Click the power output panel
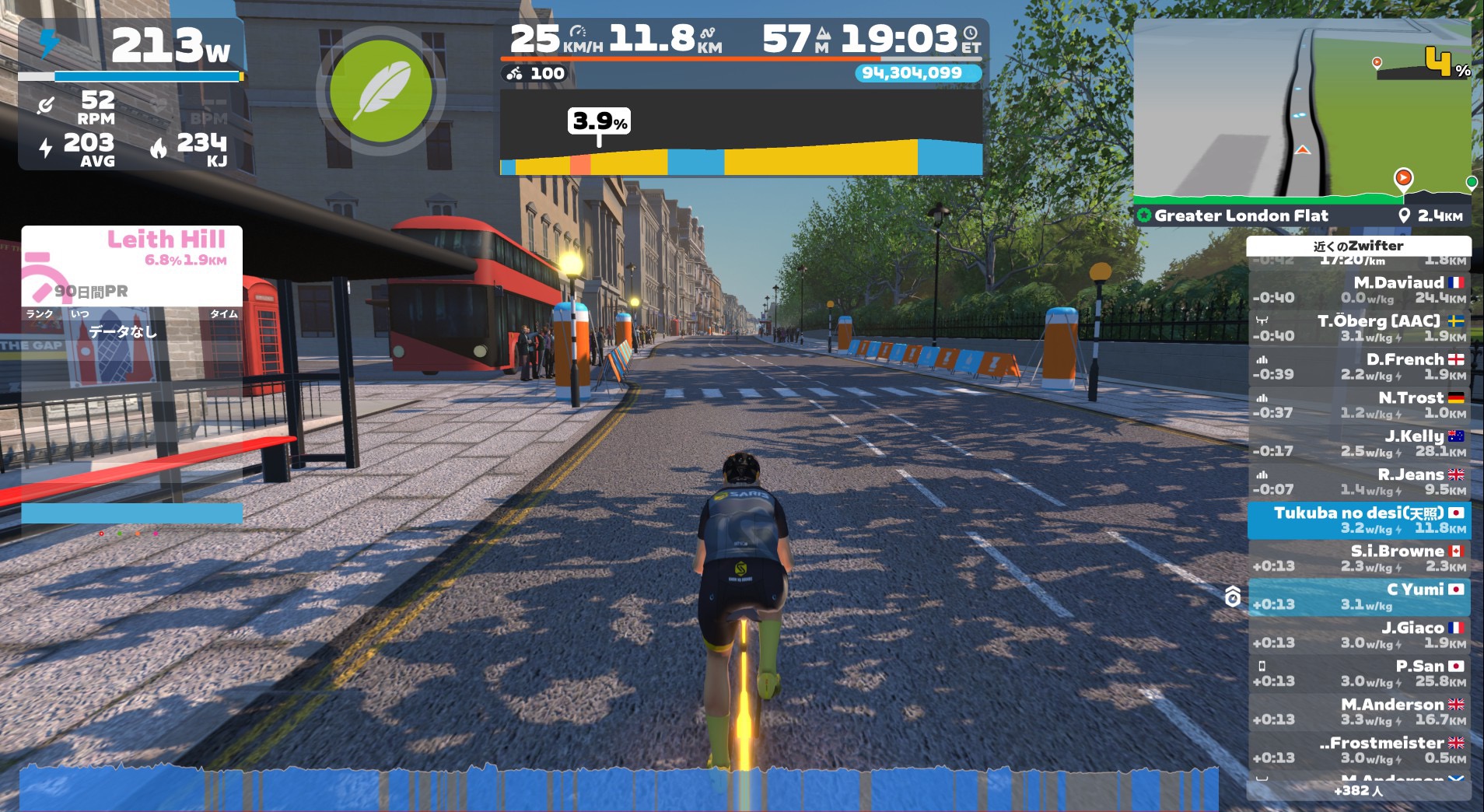 (x=131, y=93)
